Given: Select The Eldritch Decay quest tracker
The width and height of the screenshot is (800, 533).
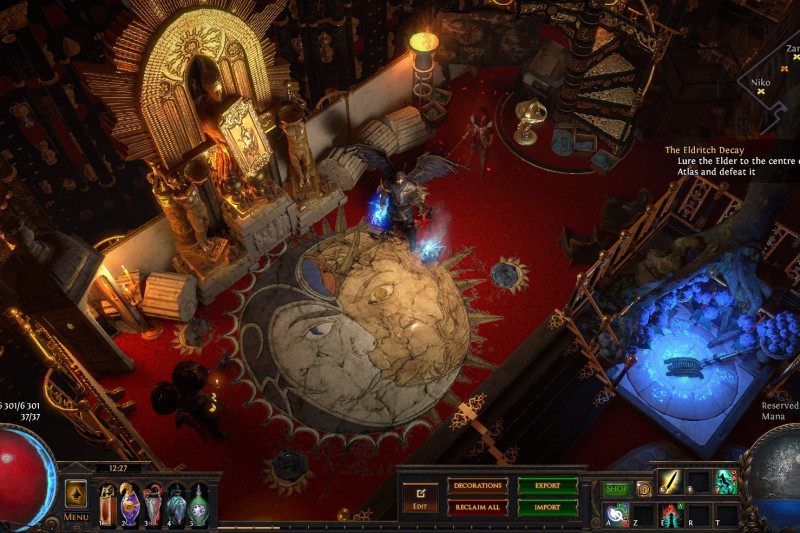Looking at the screenshot, I should [x=704, y=150].
